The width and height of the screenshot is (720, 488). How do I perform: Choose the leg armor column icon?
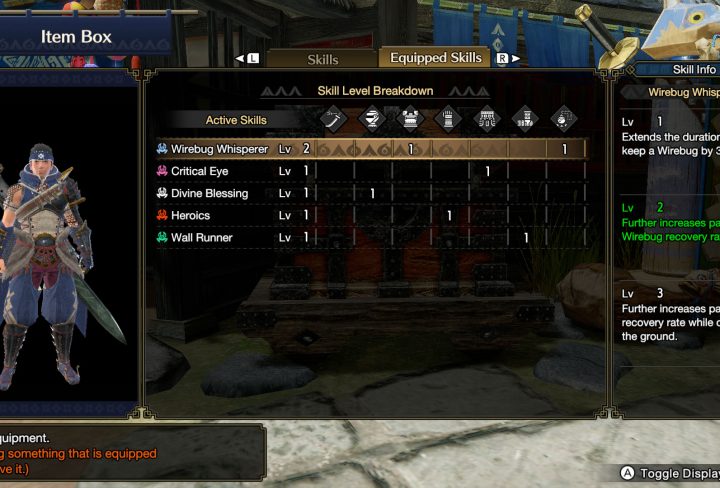[525, 119]
